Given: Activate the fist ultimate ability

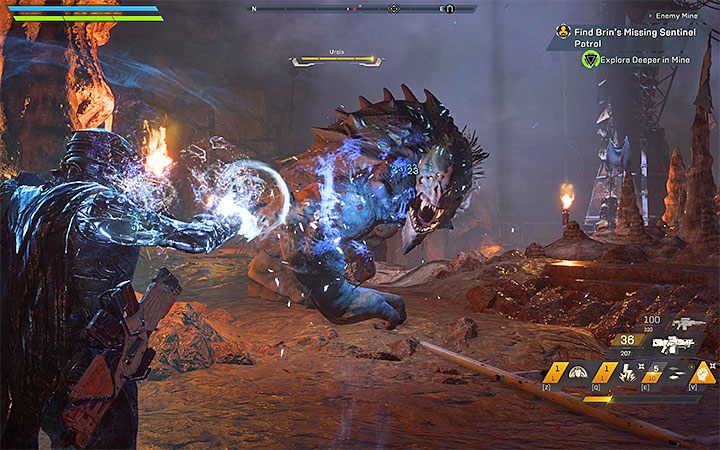Looking at the screenshot, I should pos(703,373).
